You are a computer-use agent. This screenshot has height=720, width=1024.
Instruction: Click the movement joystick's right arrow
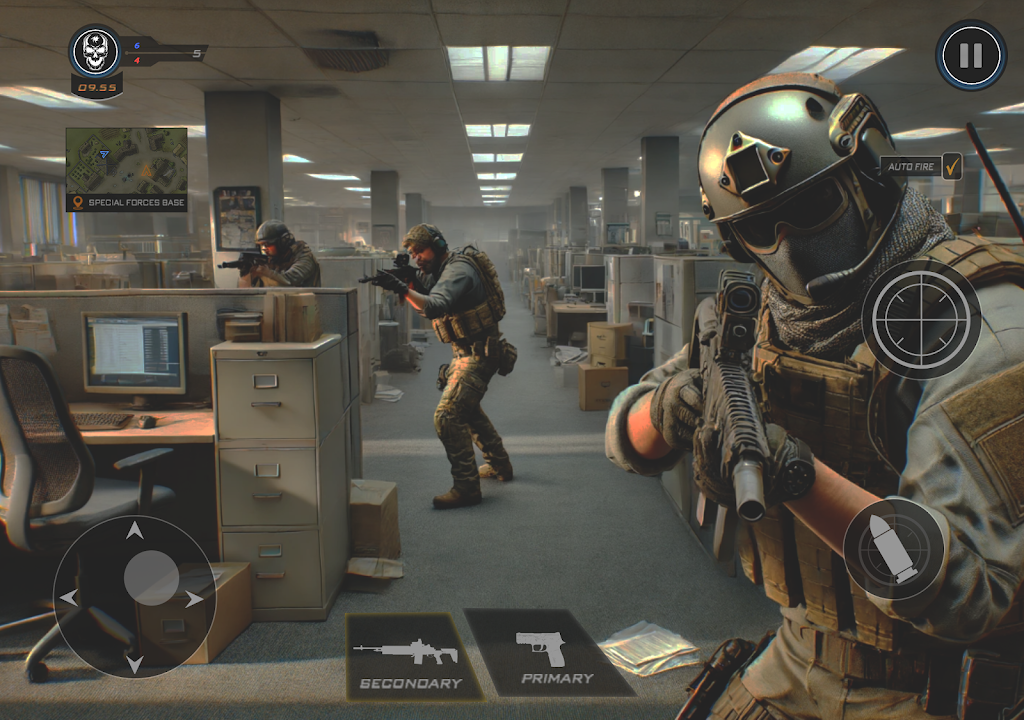pos(194,598)
